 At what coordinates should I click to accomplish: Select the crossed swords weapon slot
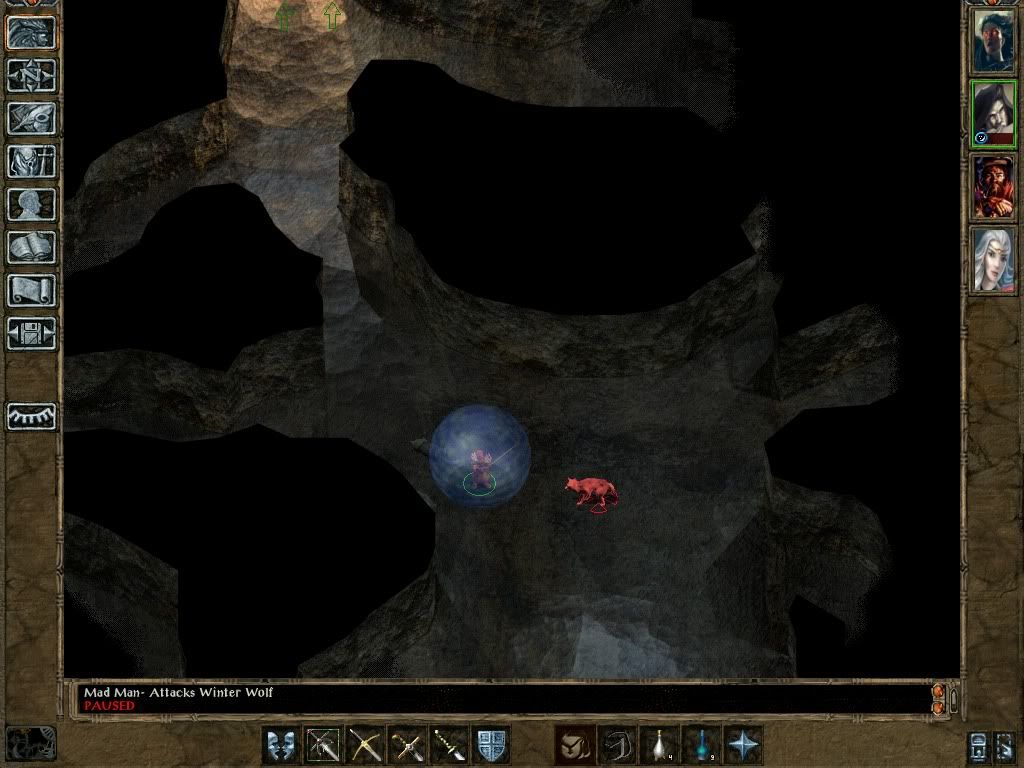(408, 745)
